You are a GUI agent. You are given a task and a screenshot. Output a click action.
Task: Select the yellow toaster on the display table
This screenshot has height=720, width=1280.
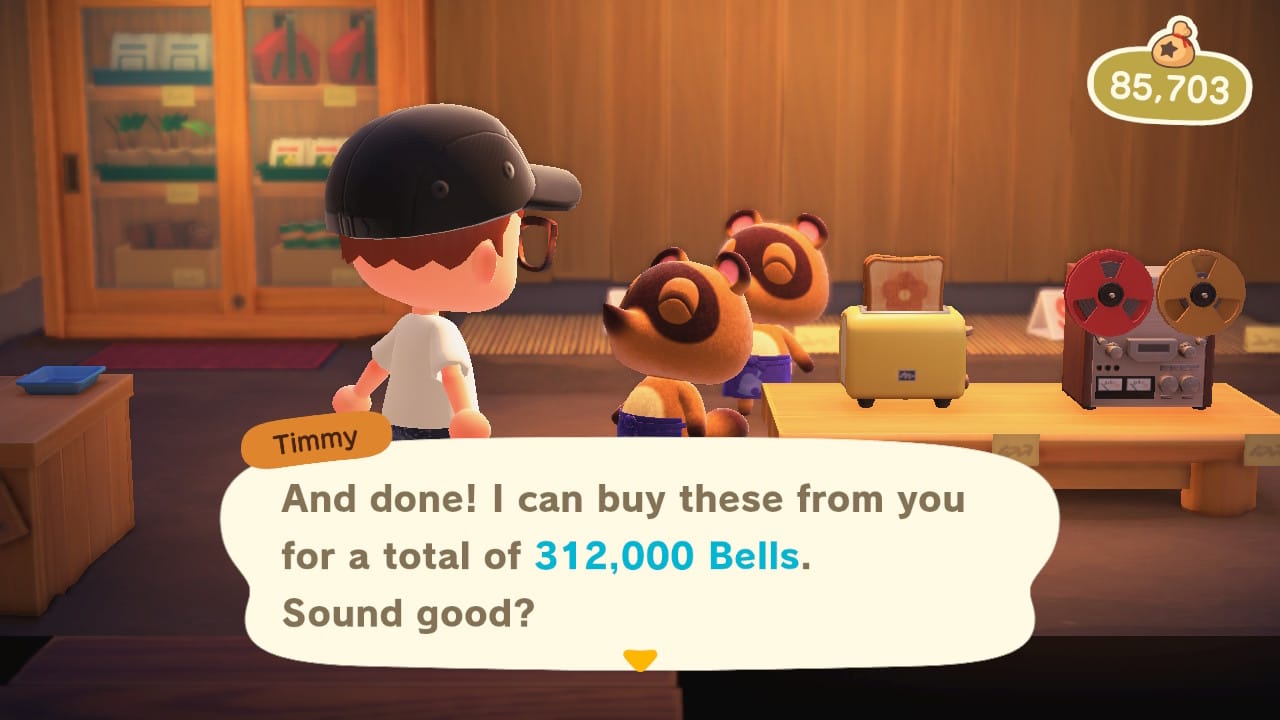[905, 355]
